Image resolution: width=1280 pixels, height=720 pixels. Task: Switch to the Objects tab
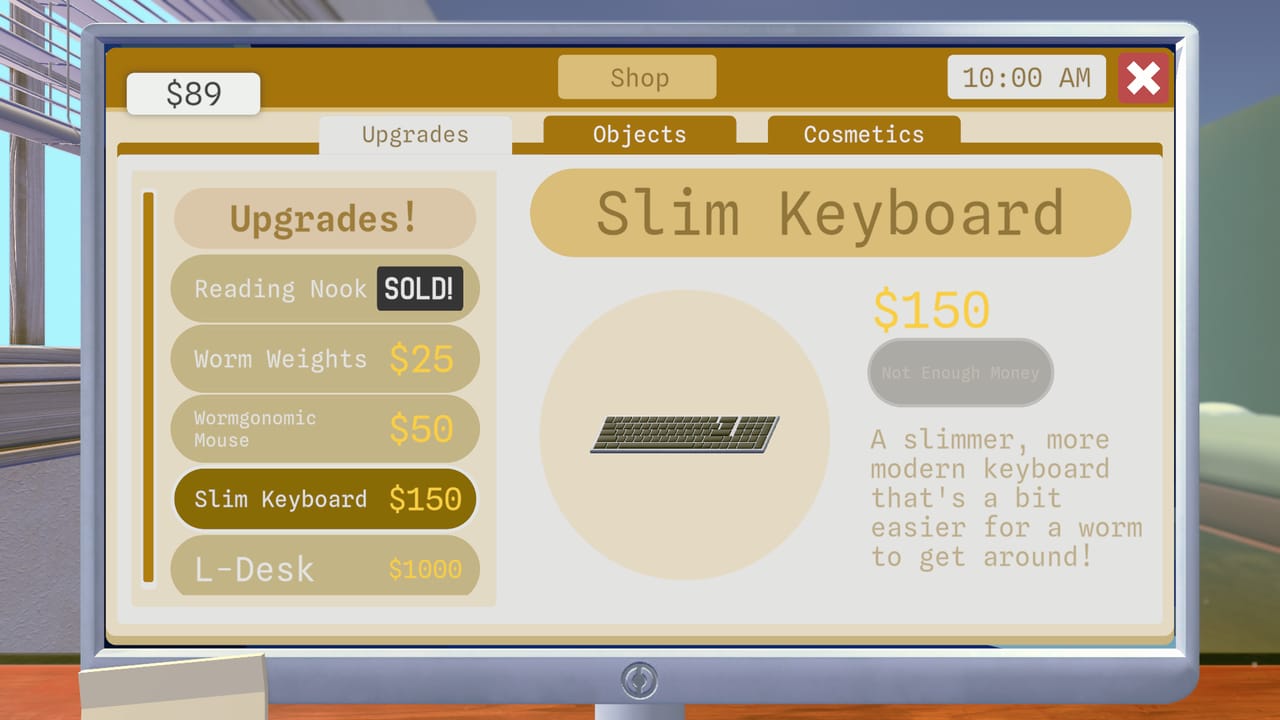(x=638, y=134)
